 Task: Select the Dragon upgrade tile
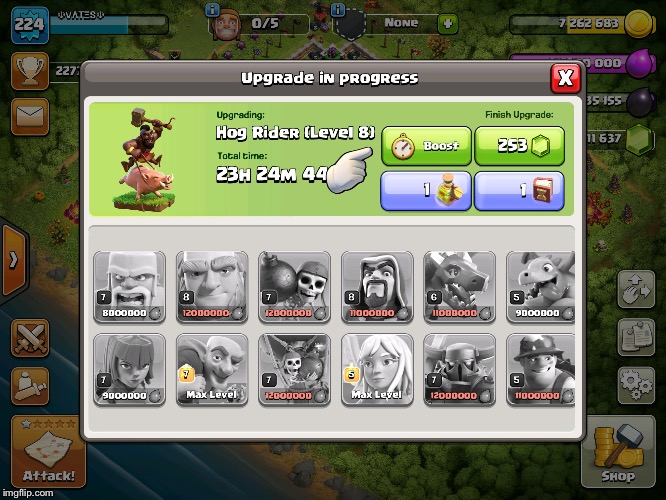[460, 285]
